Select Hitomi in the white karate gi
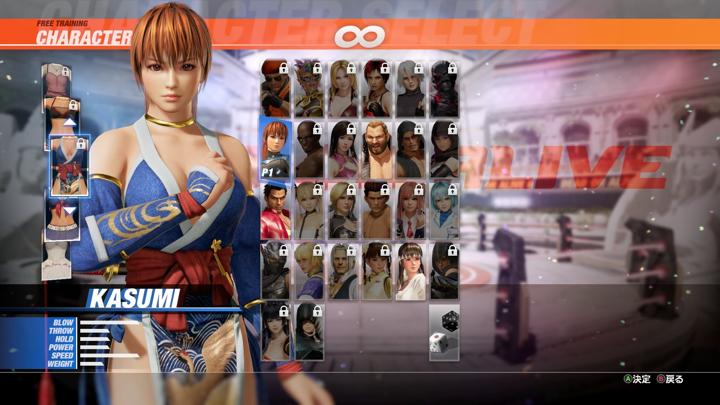 [410, 270]
